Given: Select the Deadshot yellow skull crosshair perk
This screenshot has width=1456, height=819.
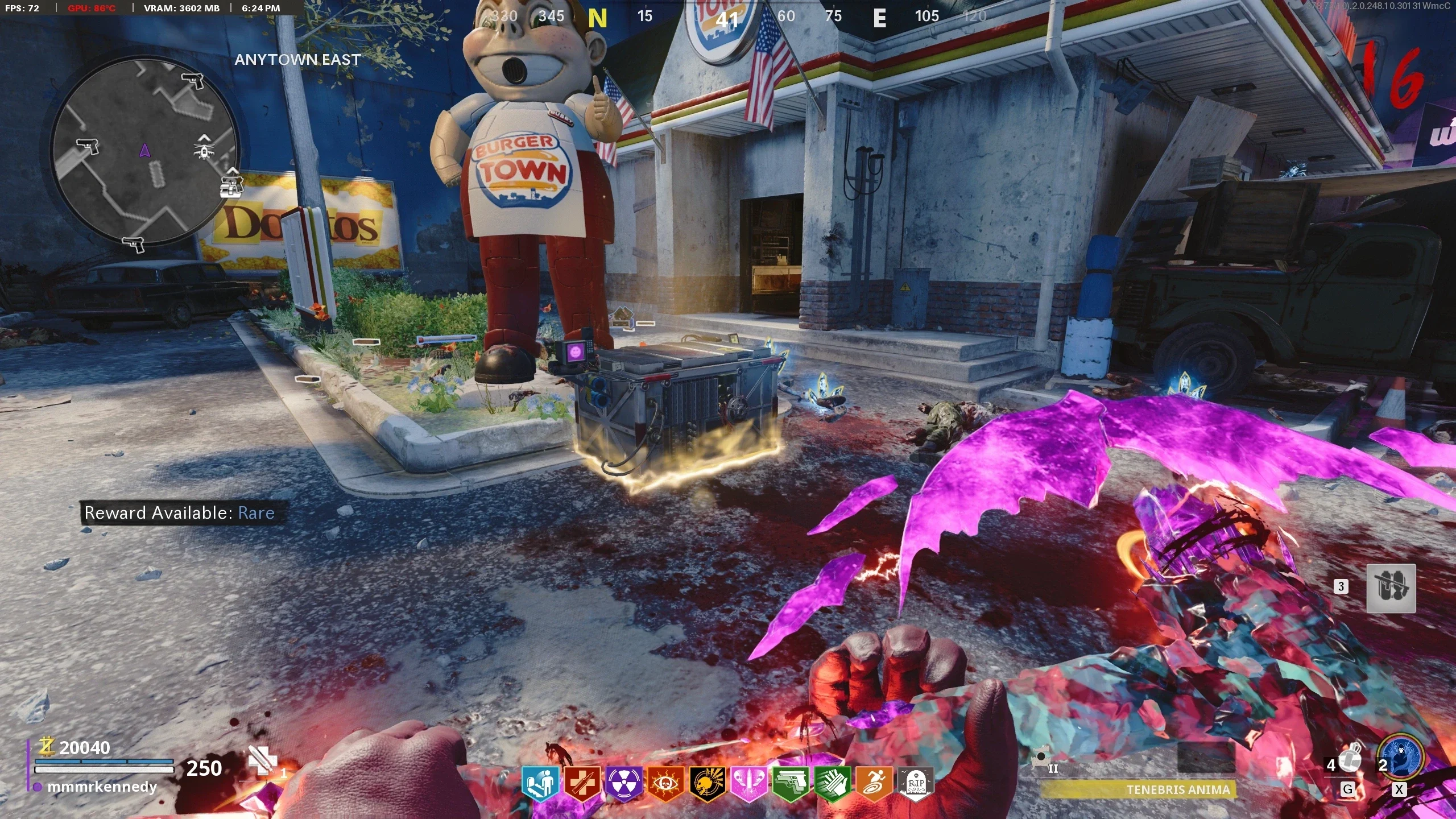Looking at the screenshot, I should [x=707, y=784].
